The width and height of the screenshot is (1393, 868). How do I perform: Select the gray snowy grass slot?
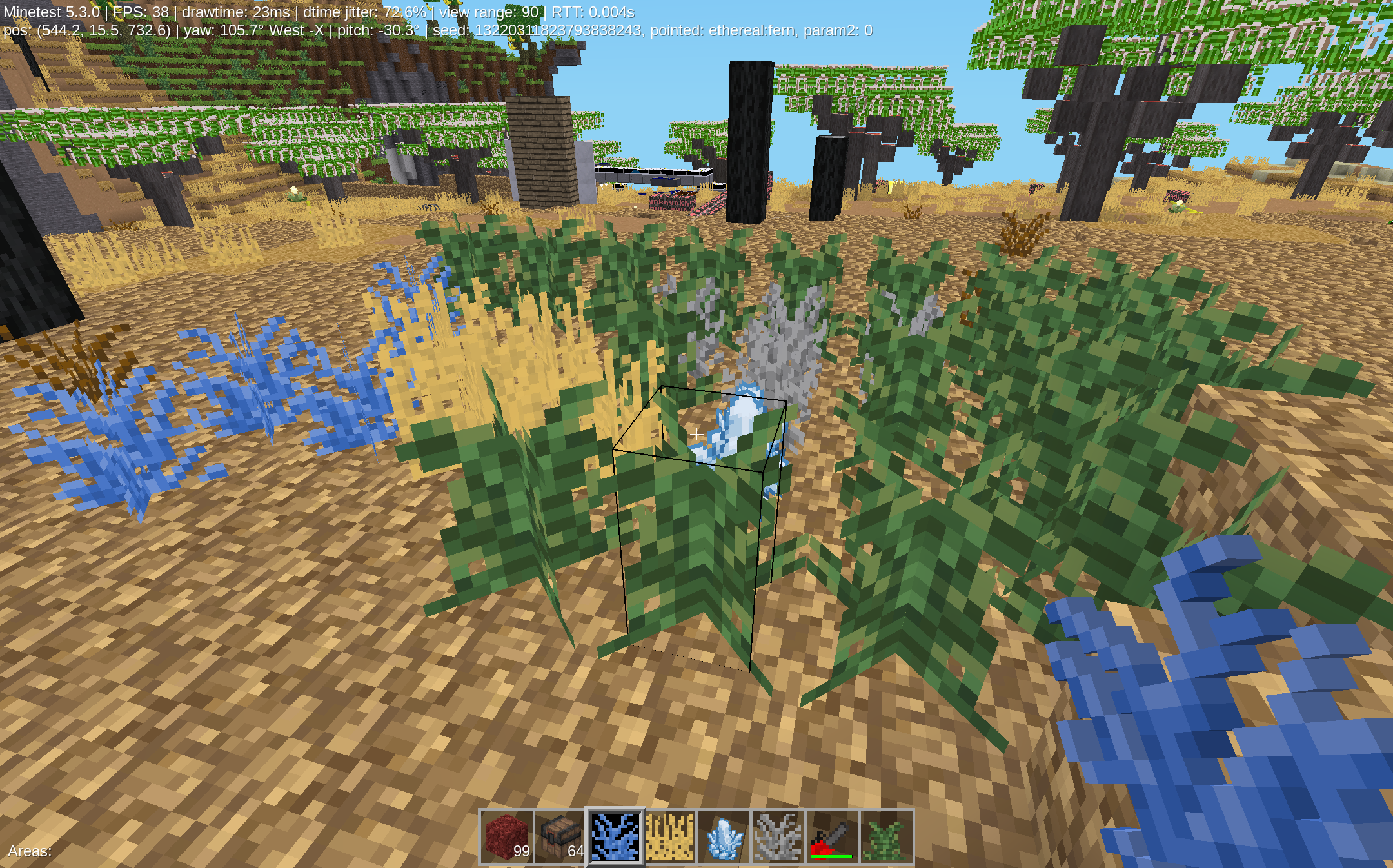[x=778, y=837]
